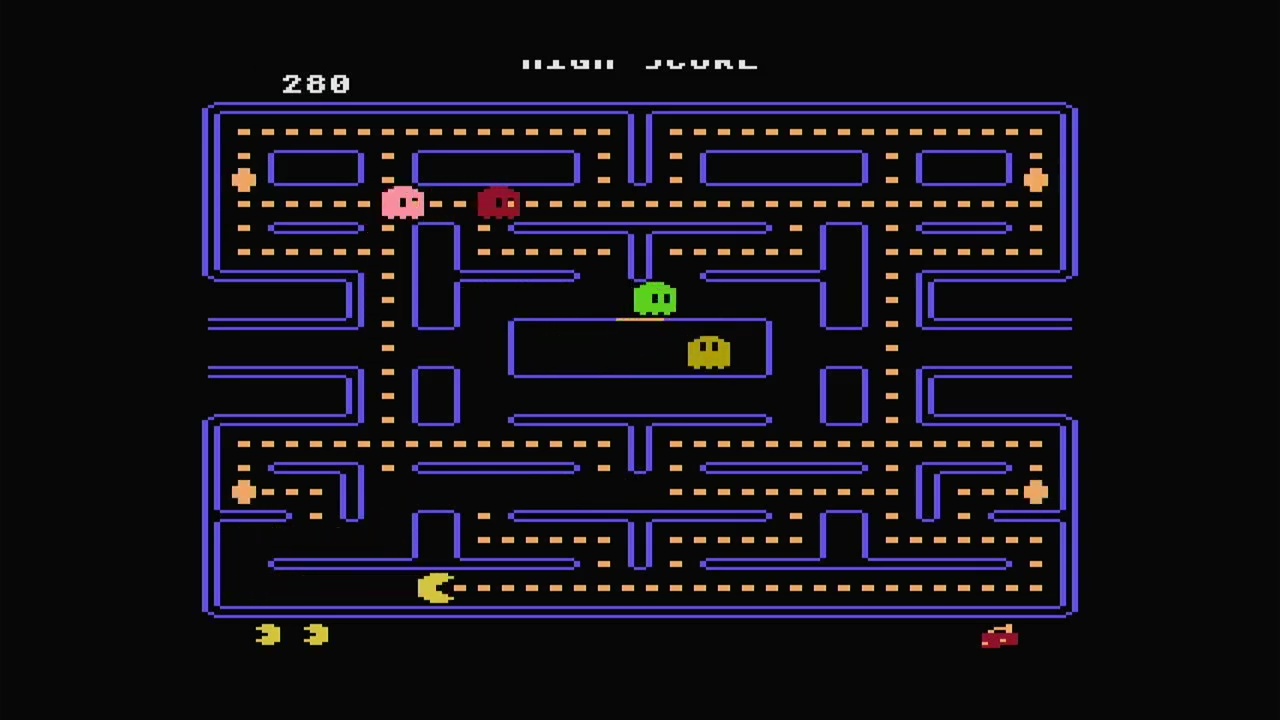
Task: Toggle the top-left power pellet
Action: (x=245, y=180)
